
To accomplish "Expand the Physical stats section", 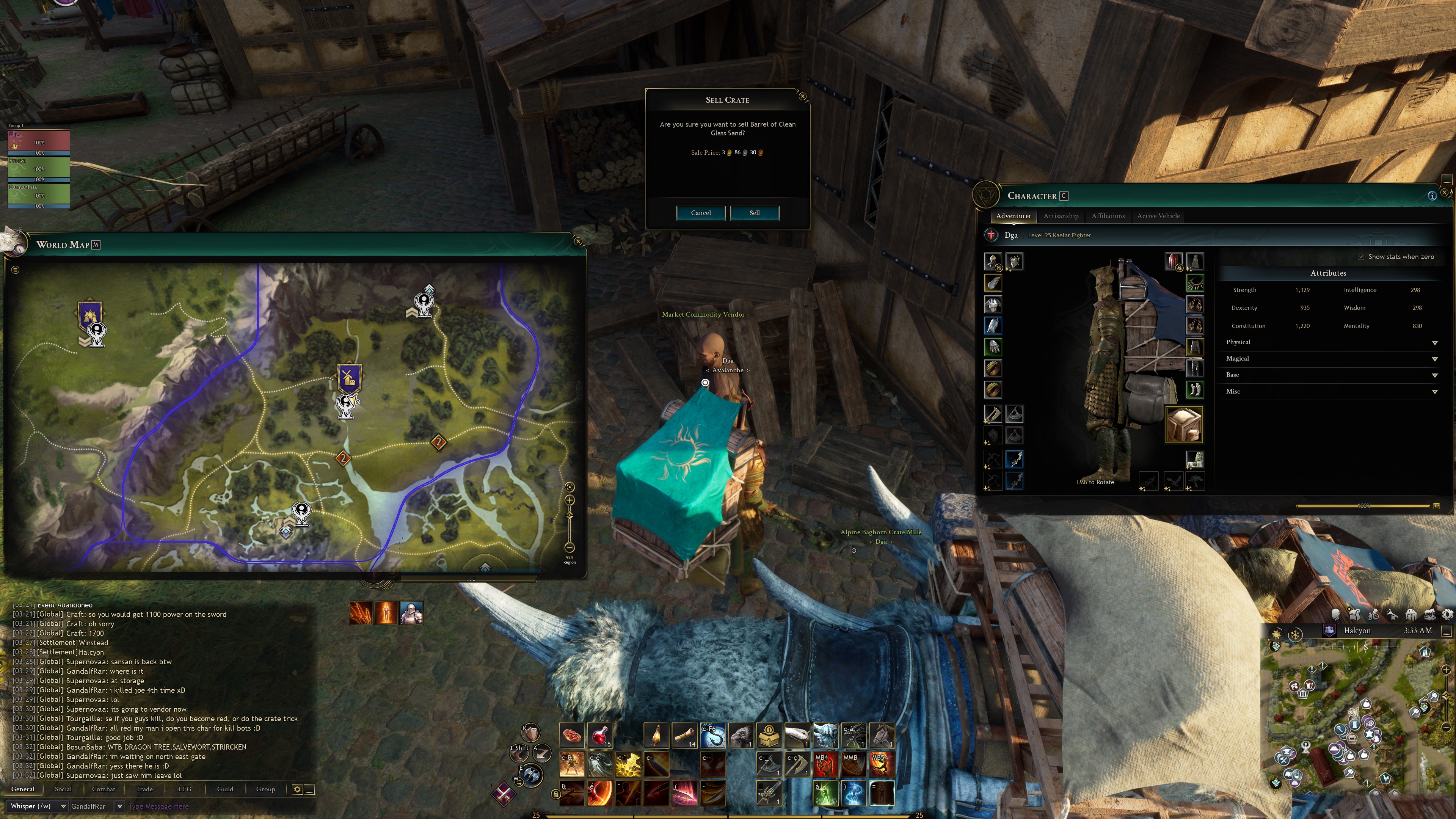I will 1434,342.
